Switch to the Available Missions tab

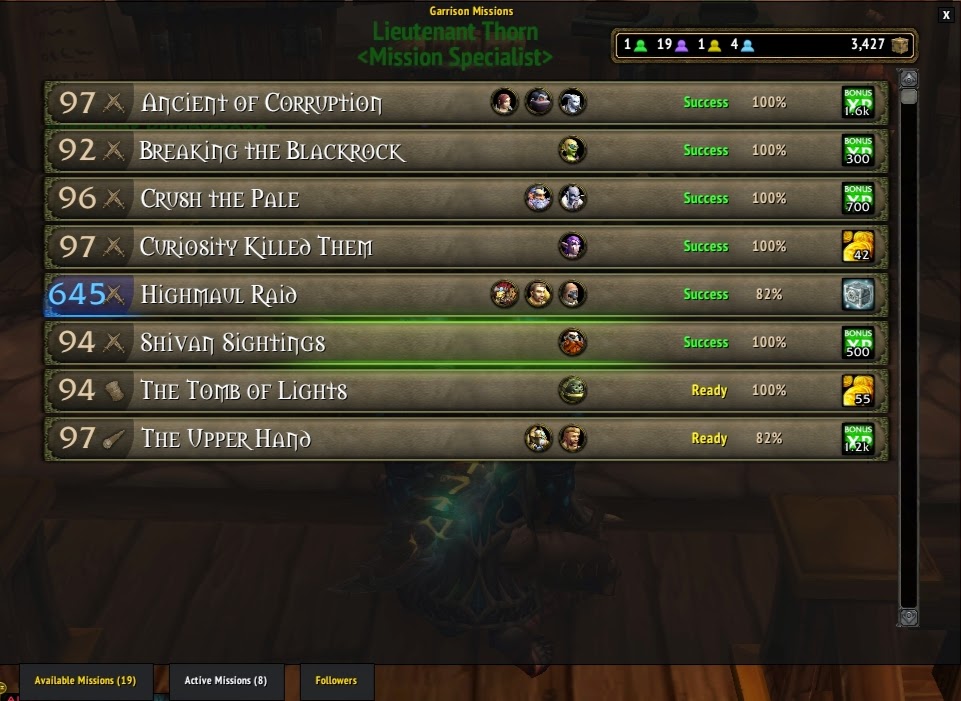[x=85, y=681]
